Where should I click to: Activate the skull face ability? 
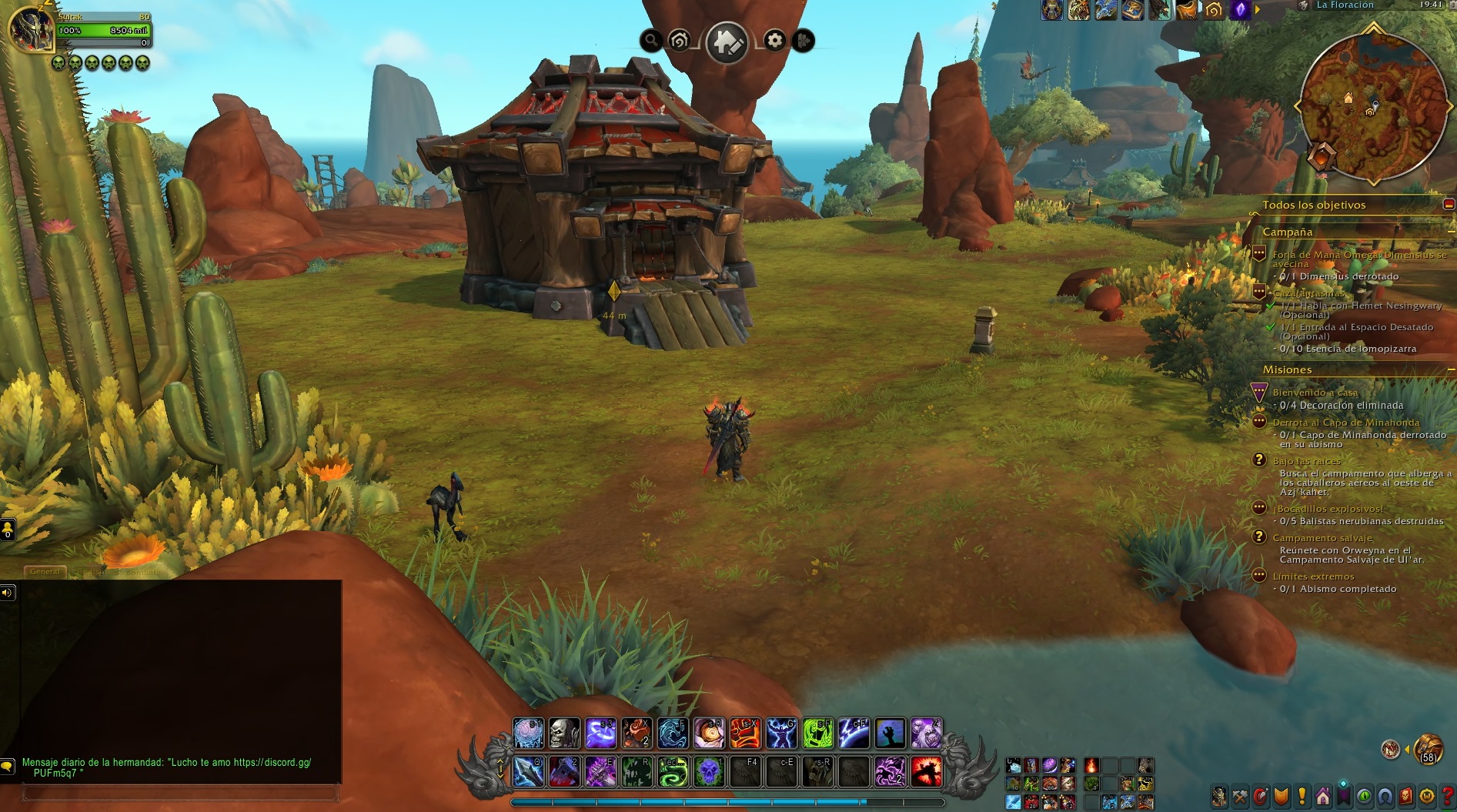point(564,733)
